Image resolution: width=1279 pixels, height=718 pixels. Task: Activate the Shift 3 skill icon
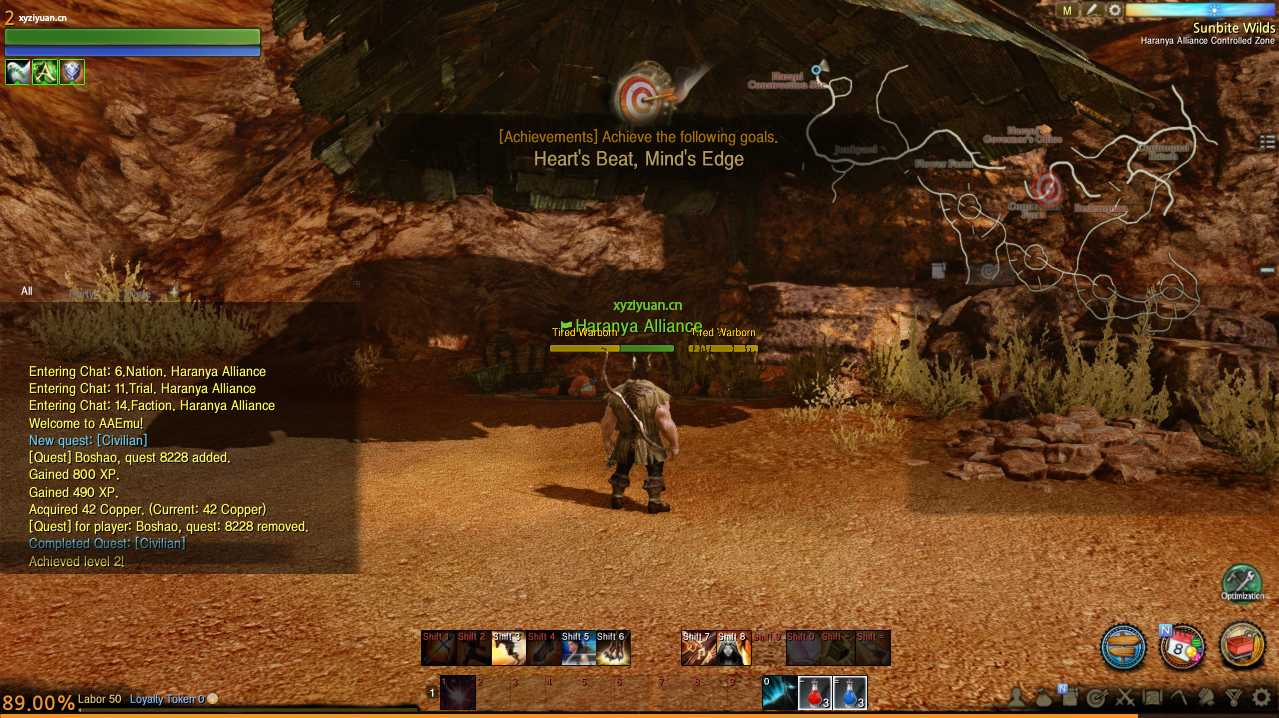pyautogui.click(x=508, y=648)
